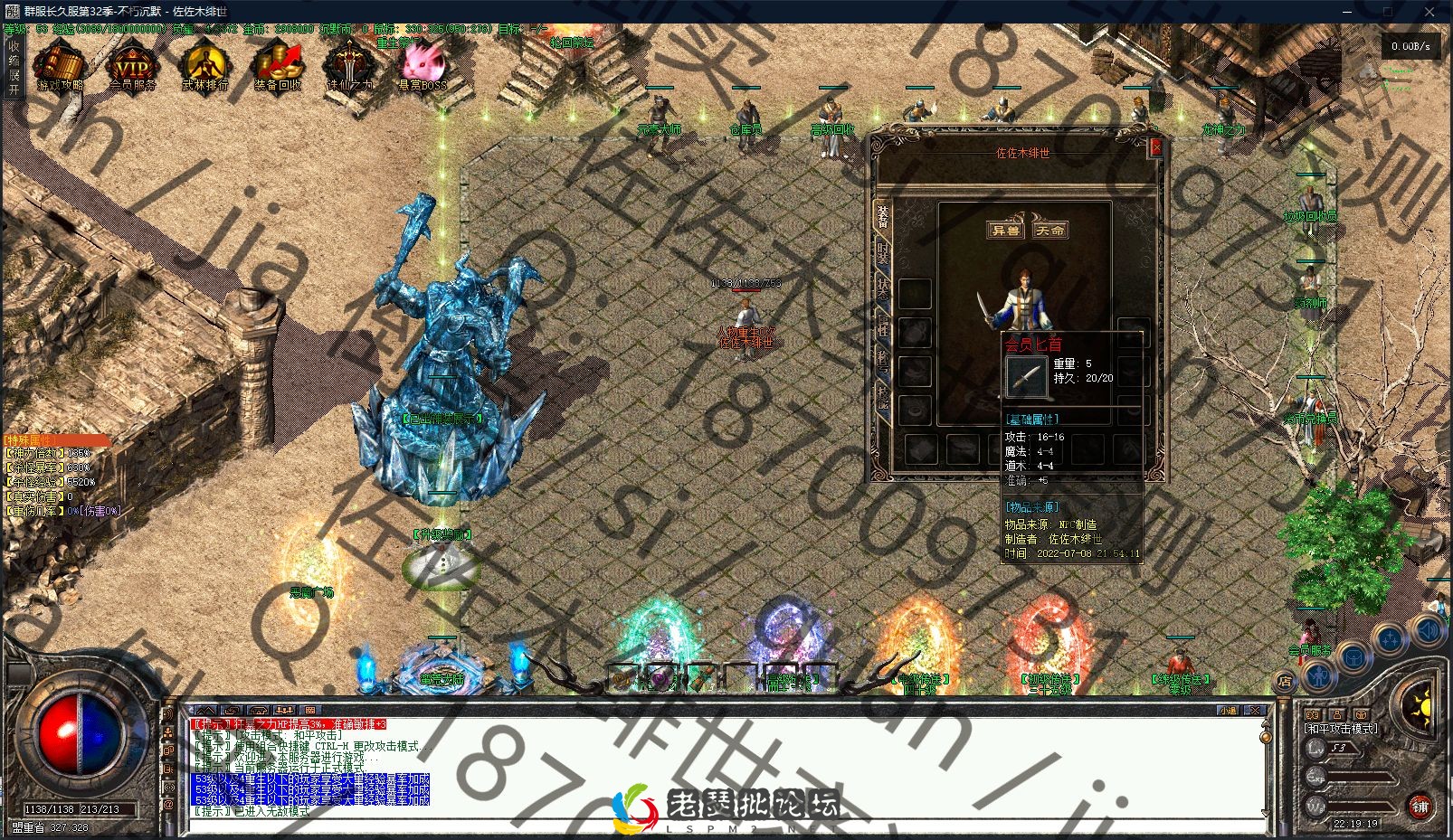1453x840 pixels.
Task: Open the red 铺 stall button
Action: pos(1420,806)
